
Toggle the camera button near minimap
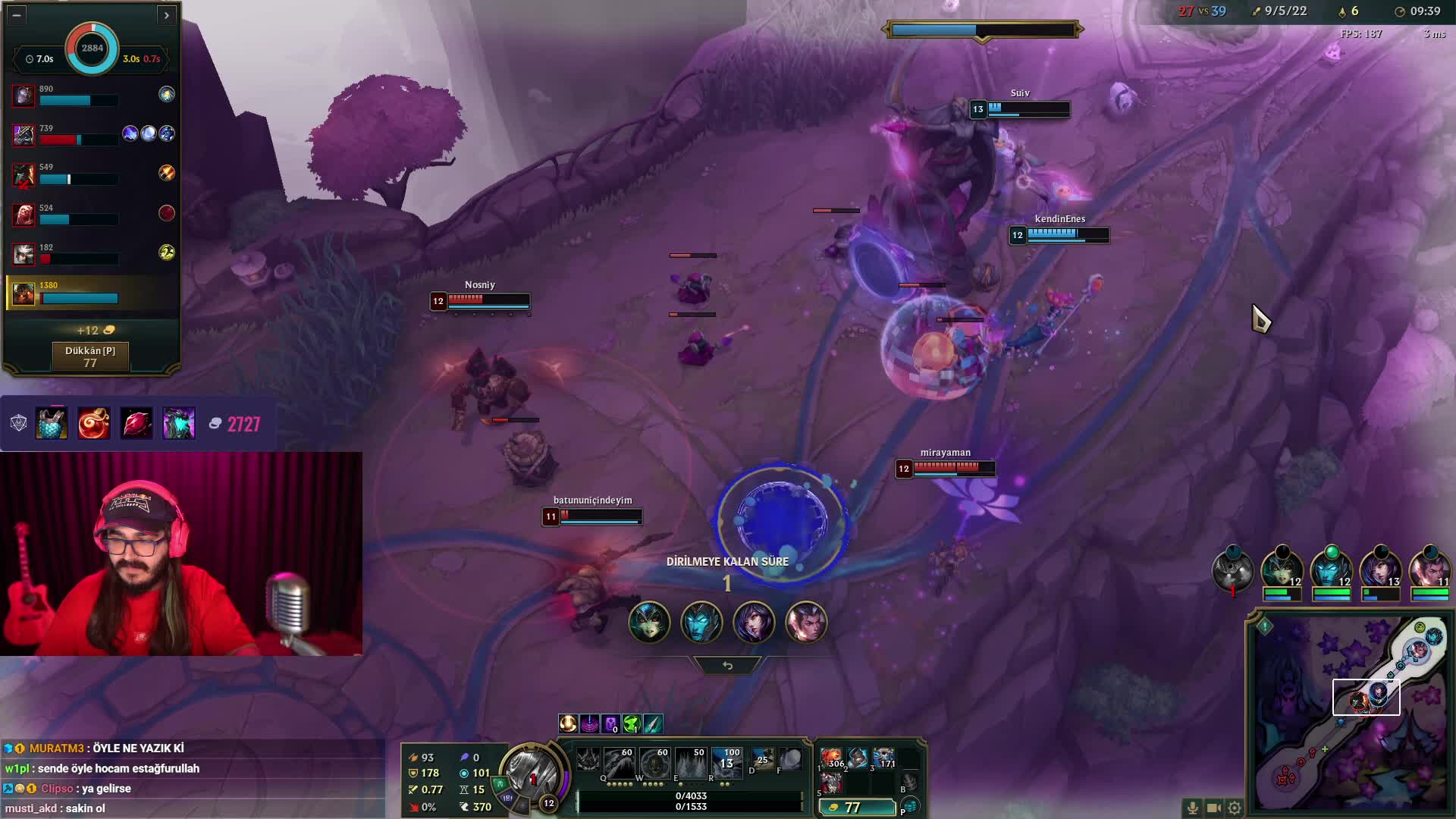pyautogui.click(x=1213, y=808)
